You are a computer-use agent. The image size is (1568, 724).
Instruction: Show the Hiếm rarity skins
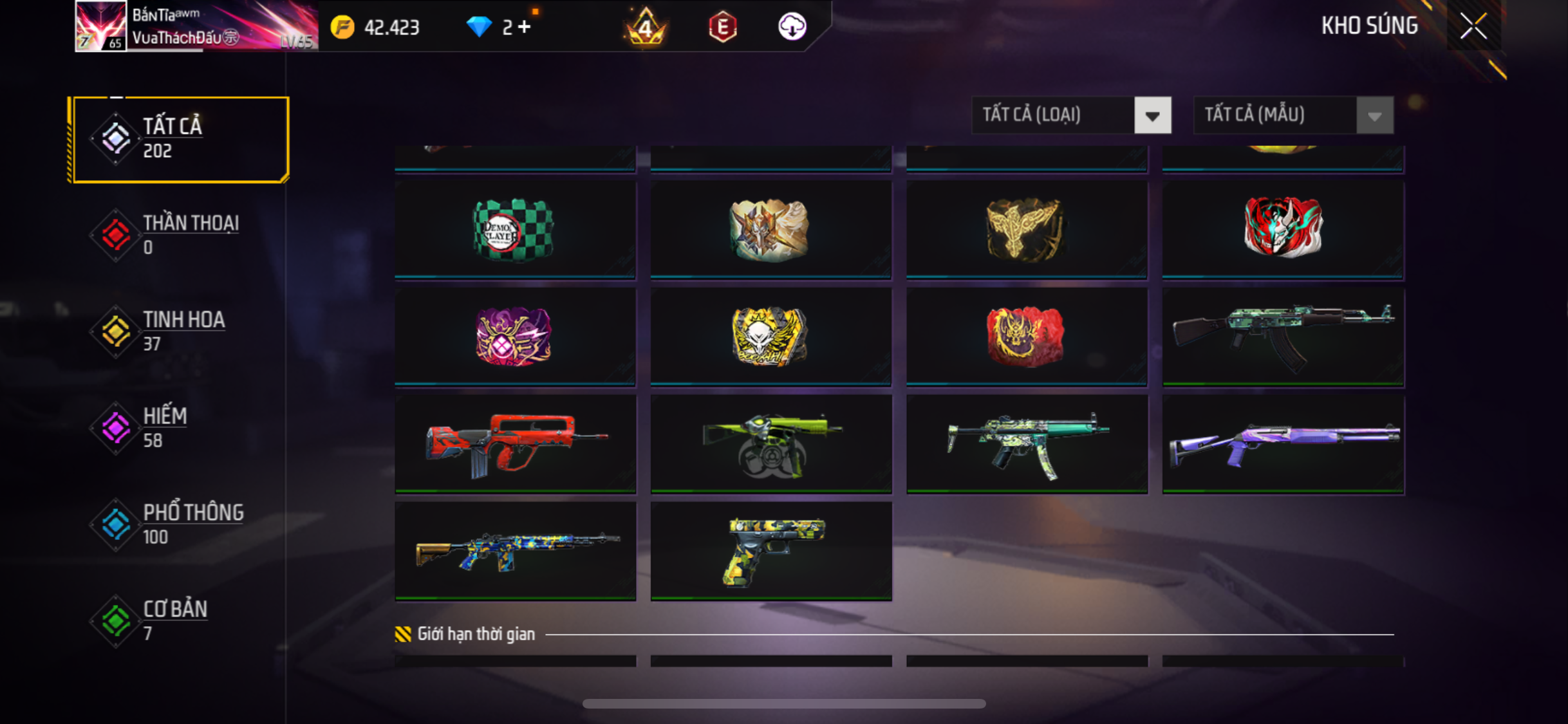[180, 428]
